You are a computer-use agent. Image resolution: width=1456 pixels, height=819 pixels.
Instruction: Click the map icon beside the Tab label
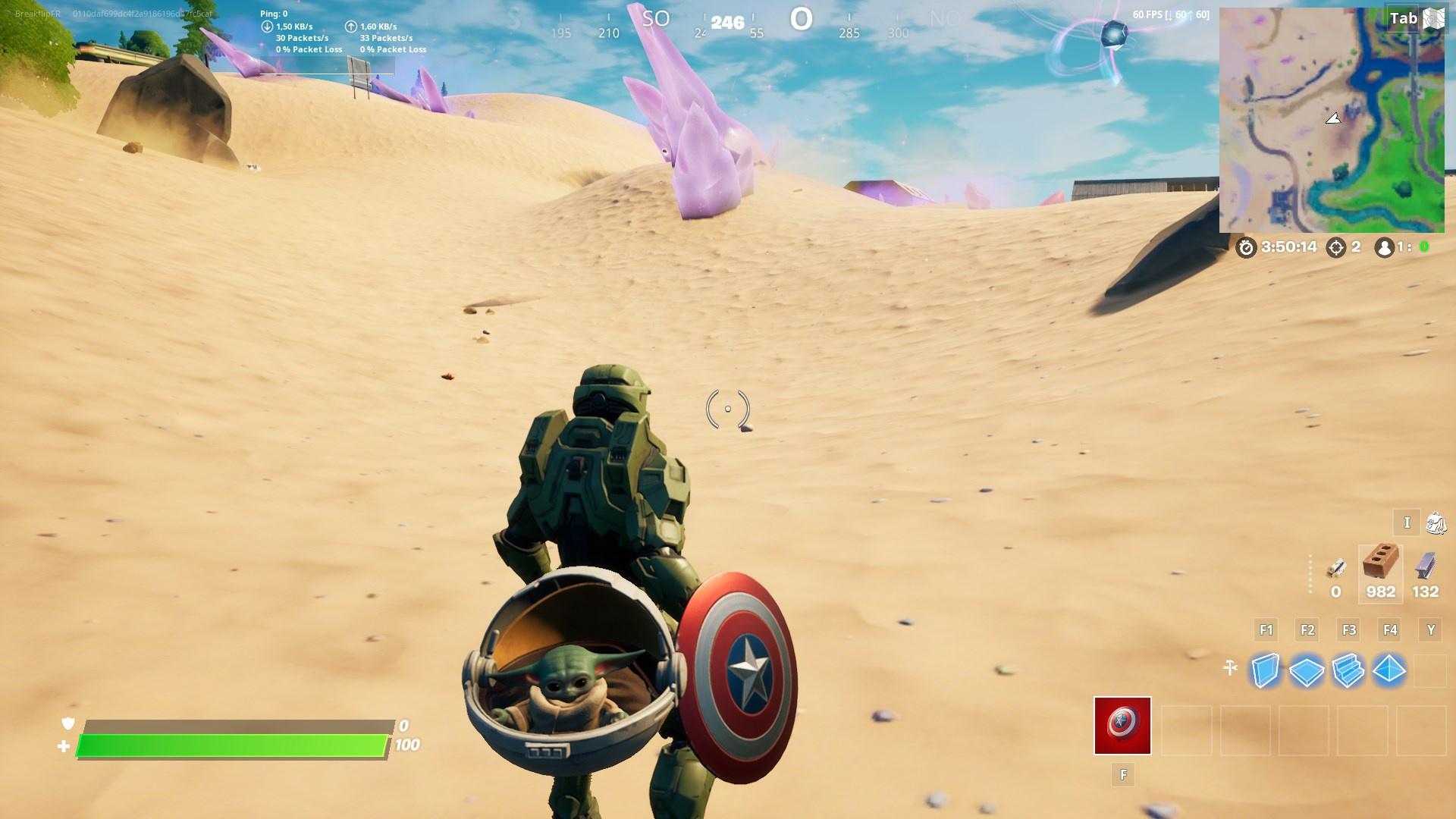point(1434,17)
